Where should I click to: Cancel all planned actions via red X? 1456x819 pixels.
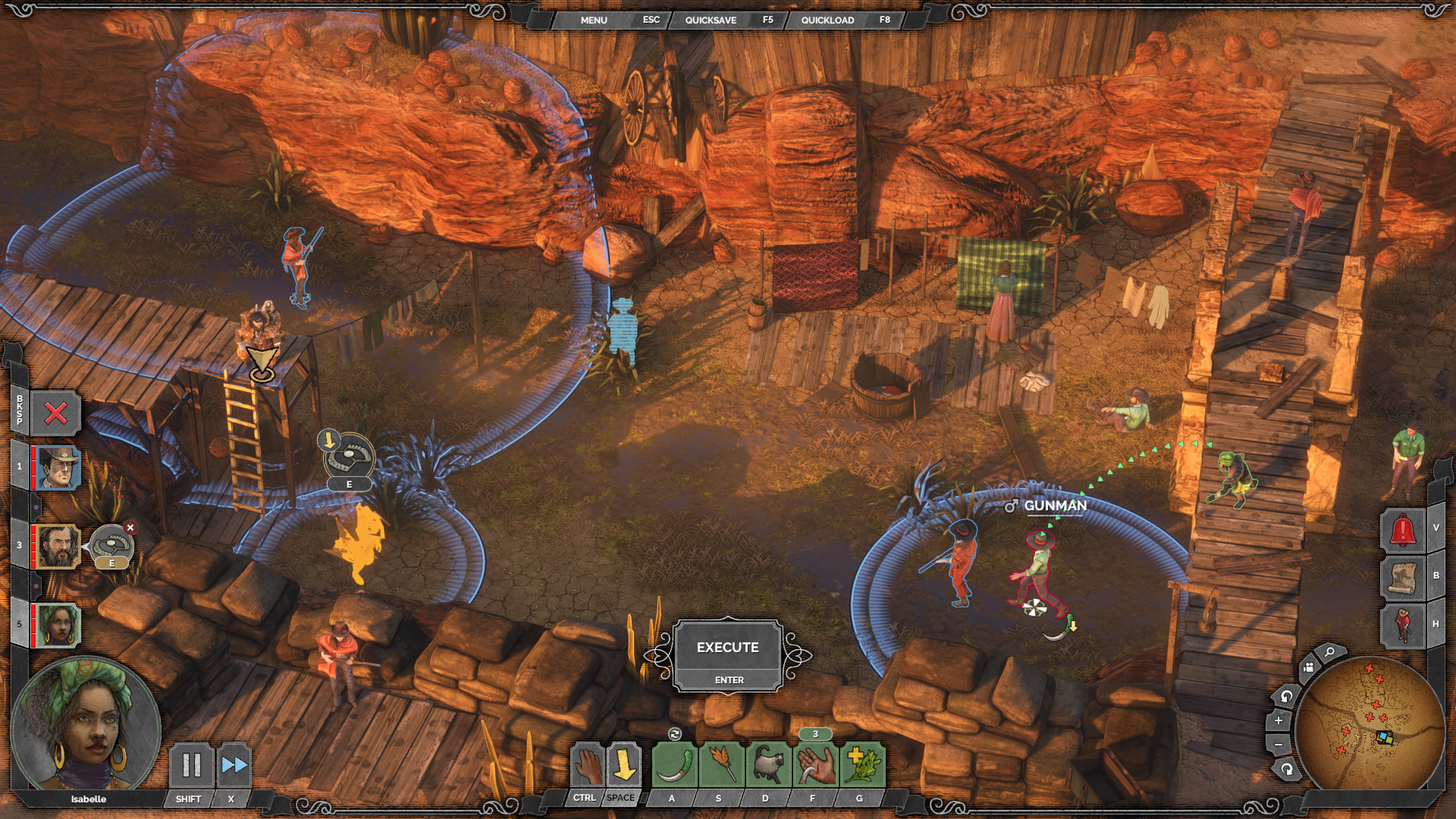click(55, 414)
